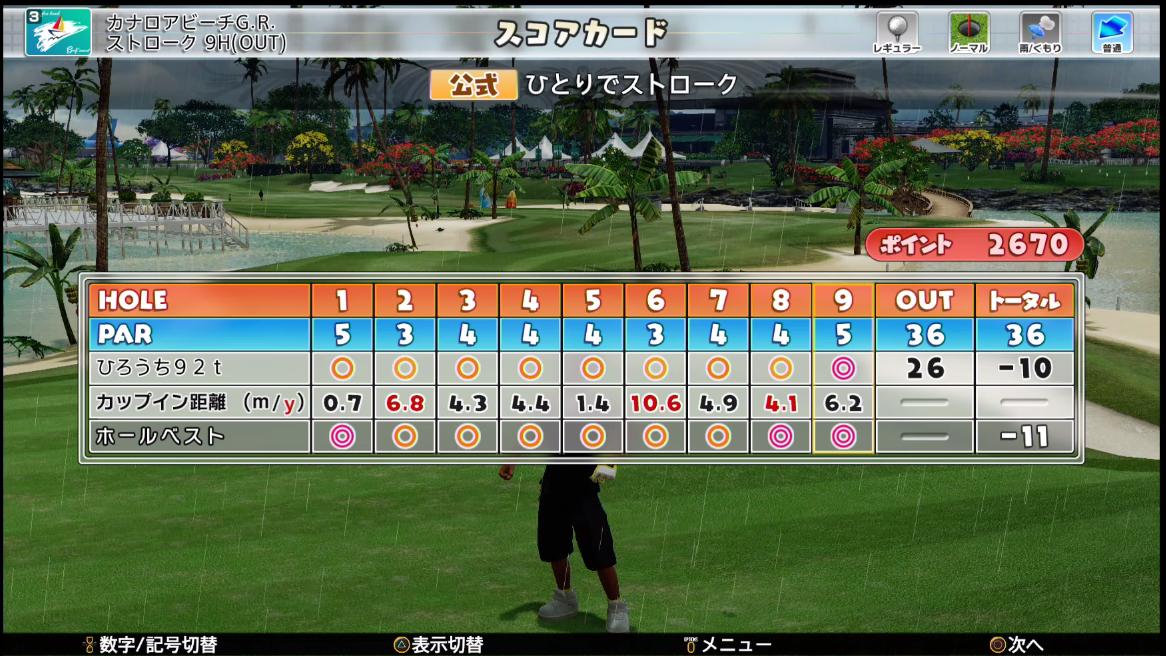
Task: Click the ホールベスト row label
Action: (x=160, y=436)
